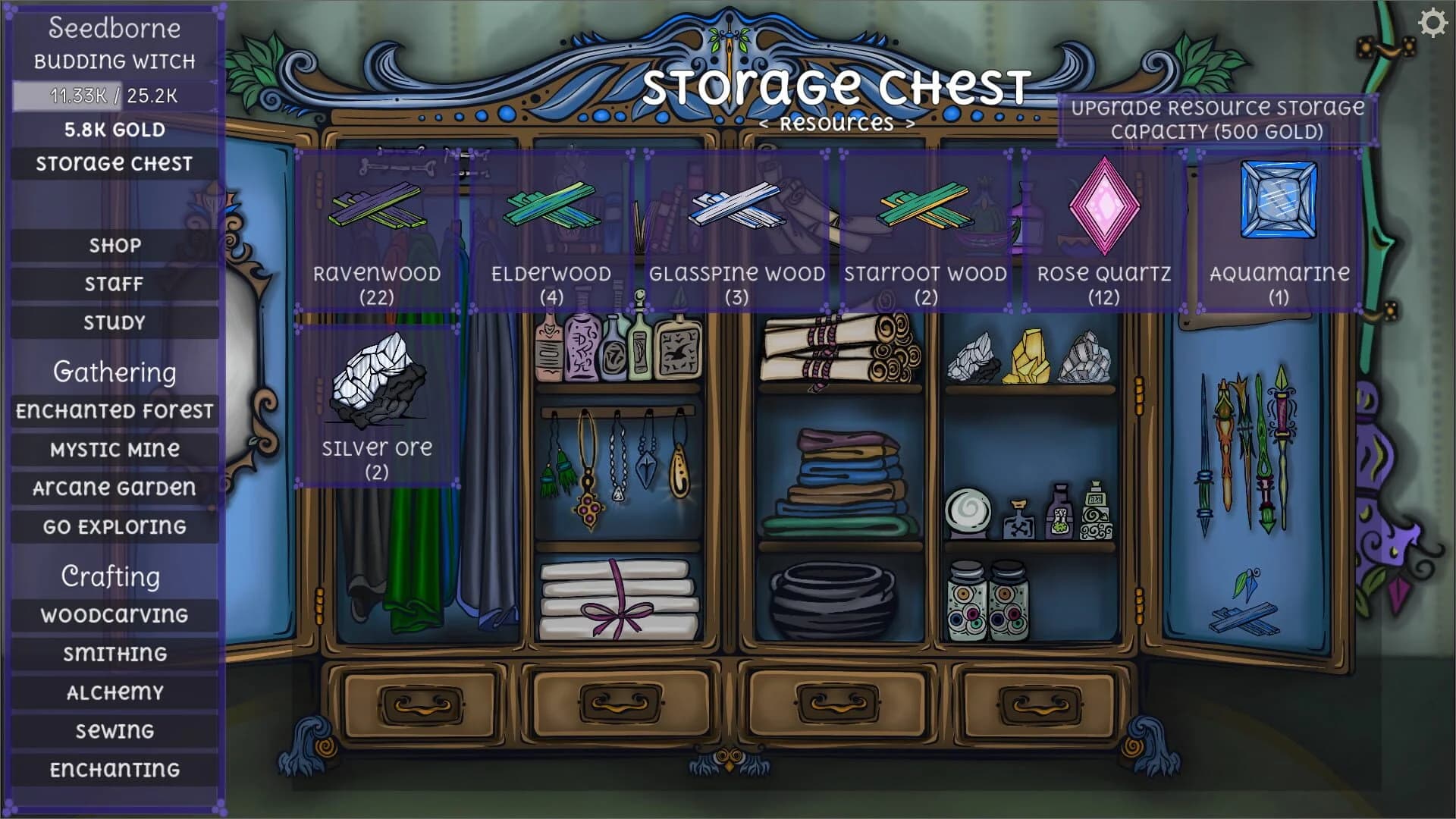Switch to the Woodcarving crafting screen
The image size is (1456, 819).
pos(114,615)
